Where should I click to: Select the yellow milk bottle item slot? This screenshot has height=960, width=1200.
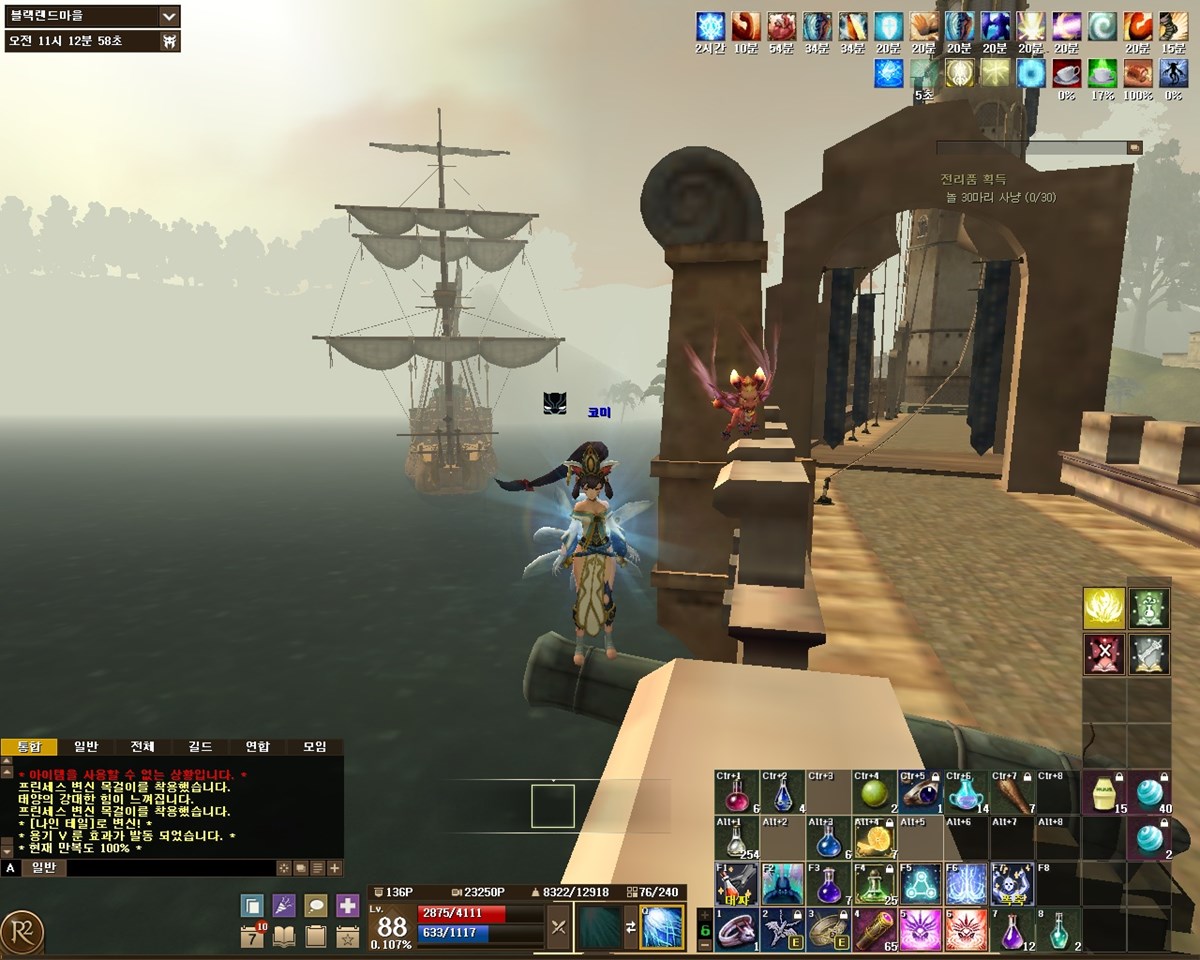pos(1104,794)
